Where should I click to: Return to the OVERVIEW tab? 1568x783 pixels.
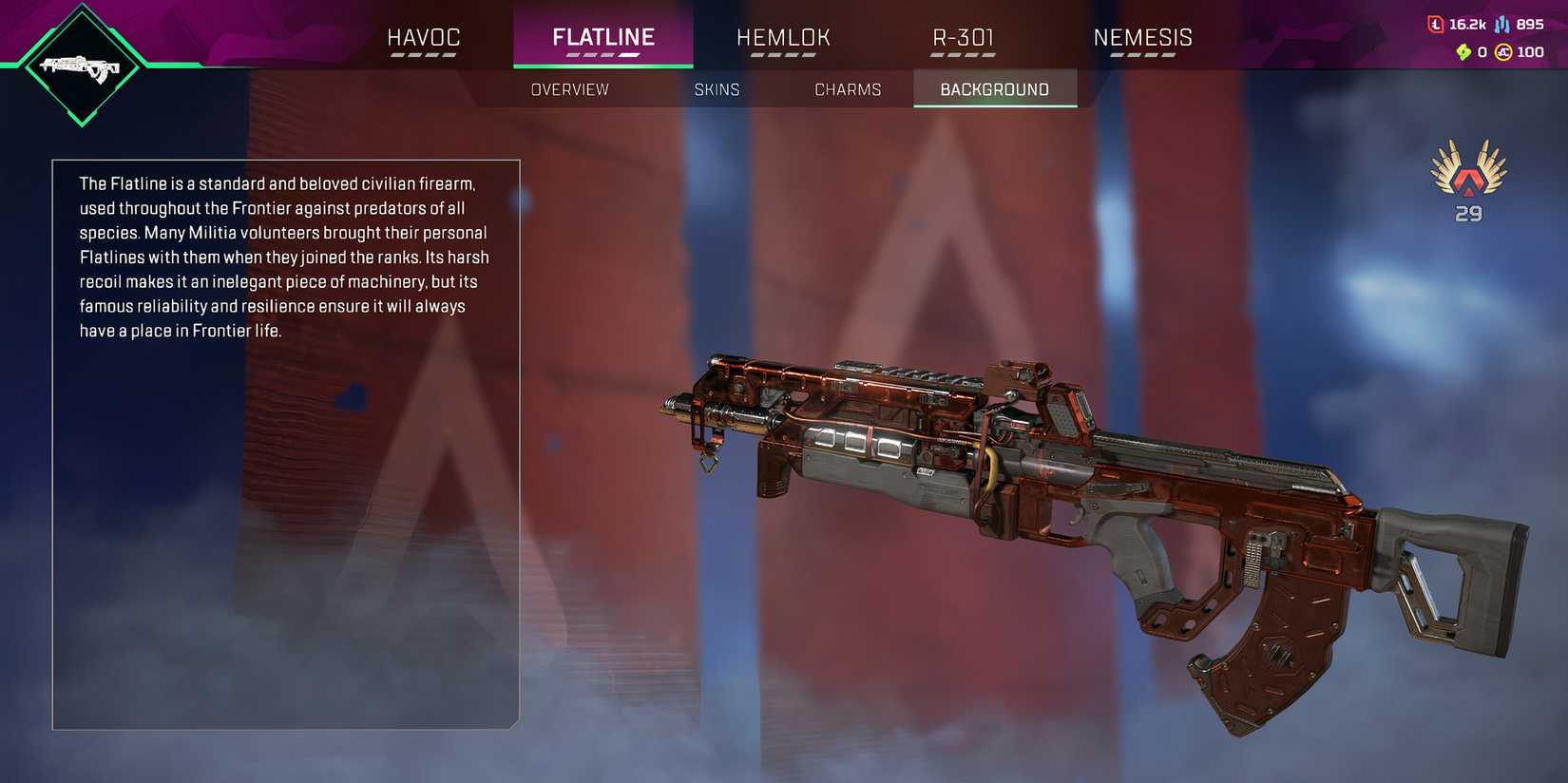570,88
